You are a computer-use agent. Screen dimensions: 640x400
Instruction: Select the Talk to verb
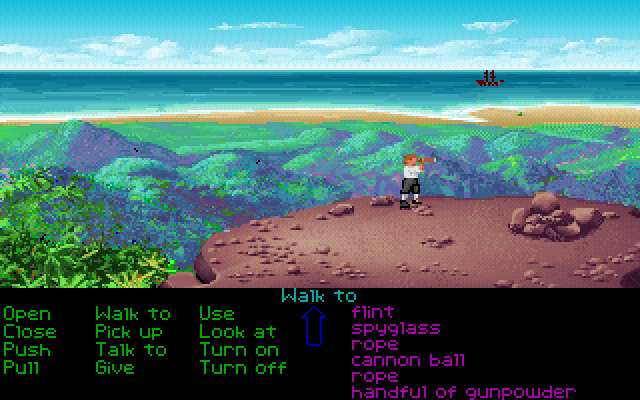[x=131, y=349]
